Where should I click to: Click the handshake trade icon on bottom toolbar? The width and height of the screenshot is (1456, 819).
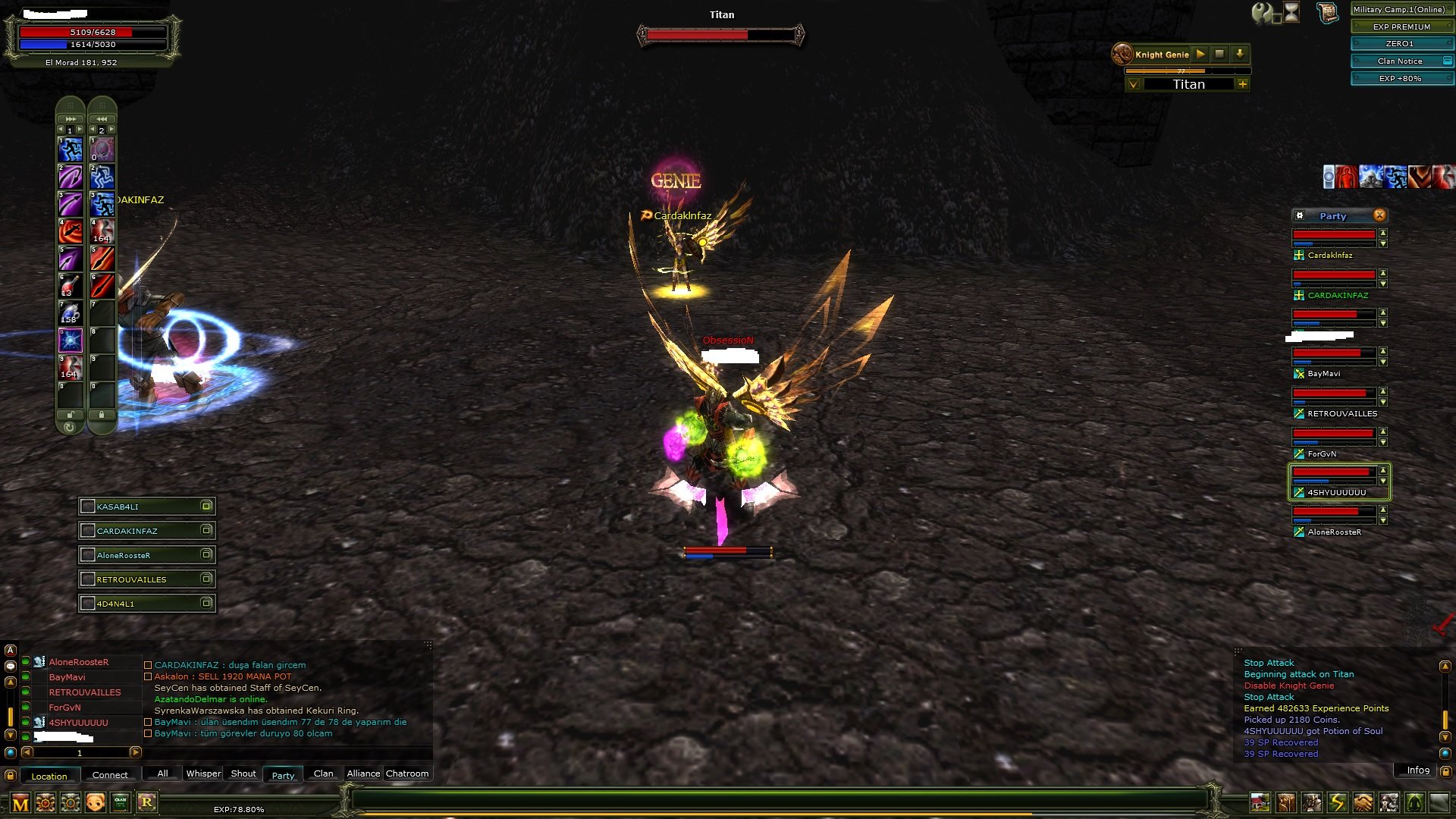click(x=1362, y=803)
